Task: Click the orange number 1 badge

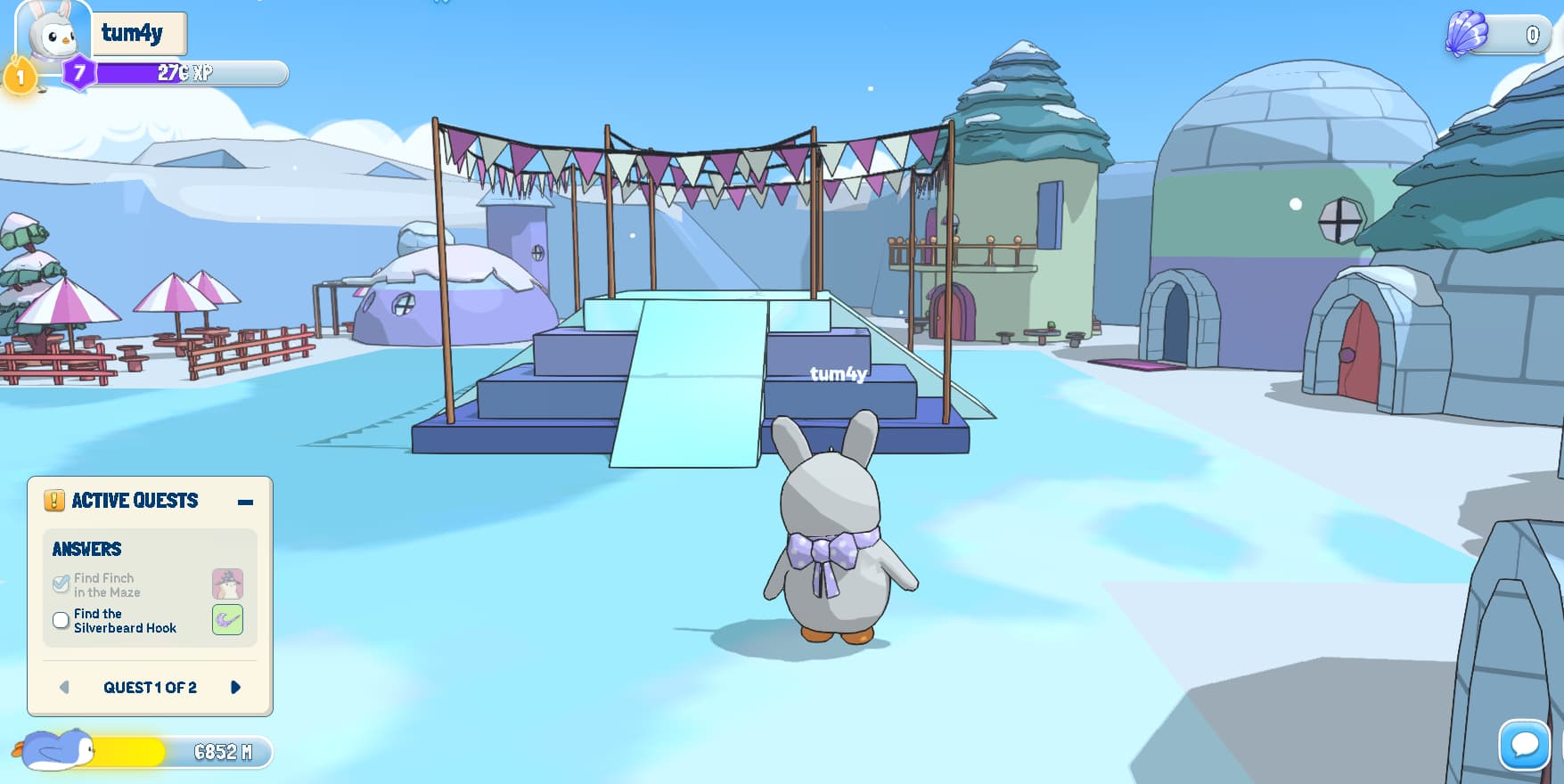Action: click(x=20, y=78)
